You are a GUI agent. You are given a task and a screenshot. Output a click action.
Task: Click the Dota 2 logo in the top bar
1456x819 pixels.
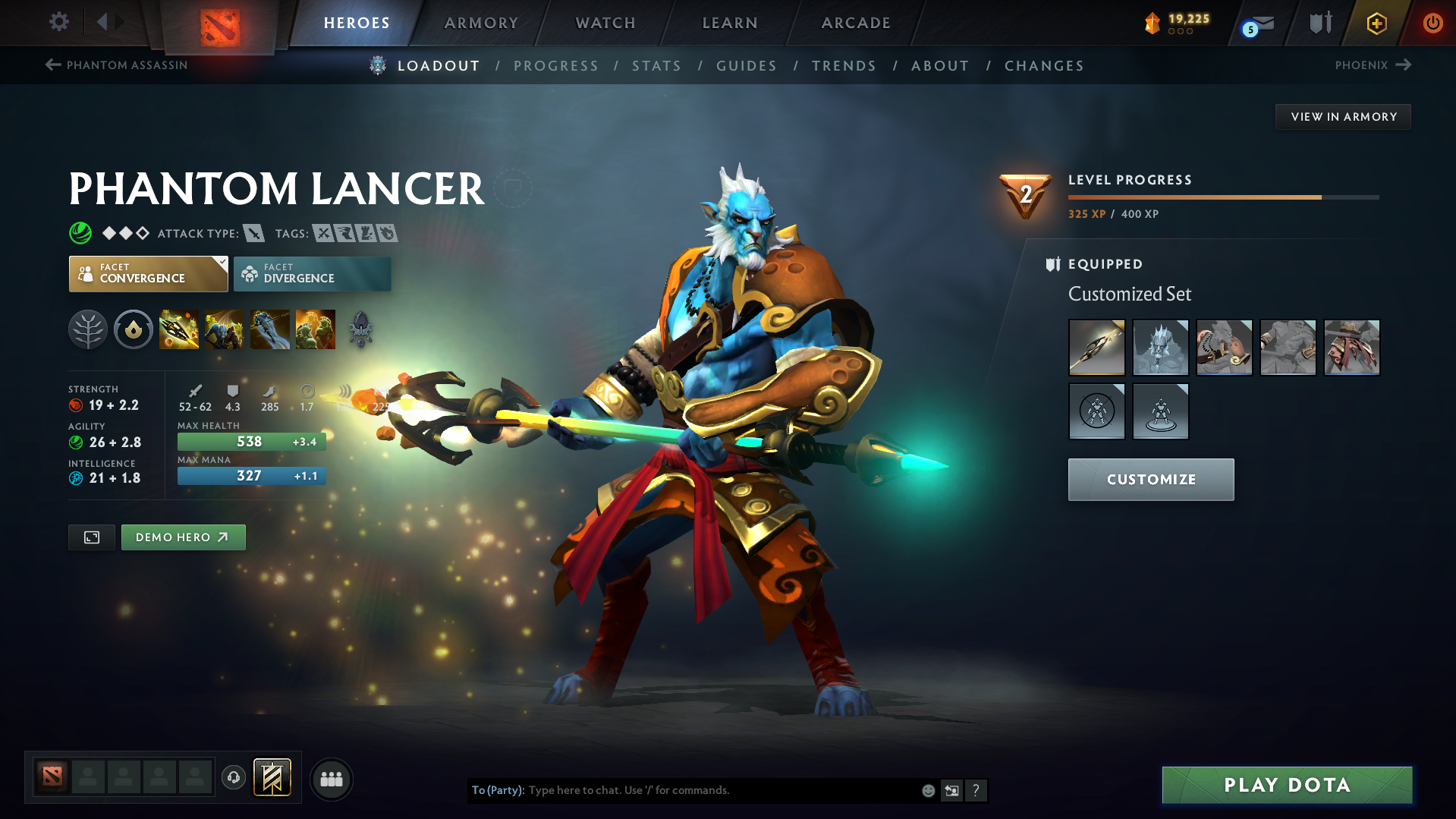click(219, 23)
